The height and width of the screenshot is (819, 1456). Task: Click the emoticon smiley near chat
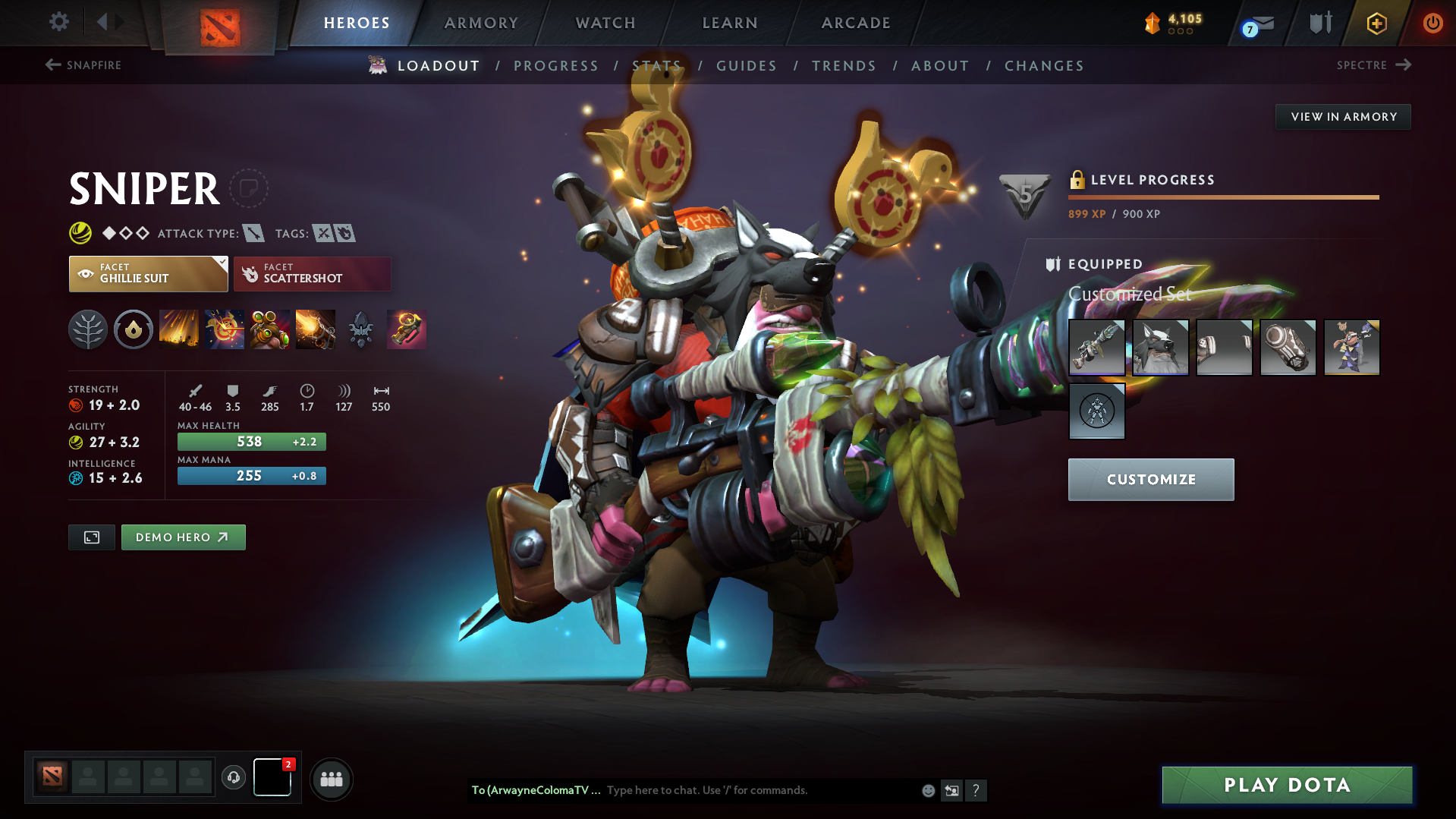pos(928,790)
